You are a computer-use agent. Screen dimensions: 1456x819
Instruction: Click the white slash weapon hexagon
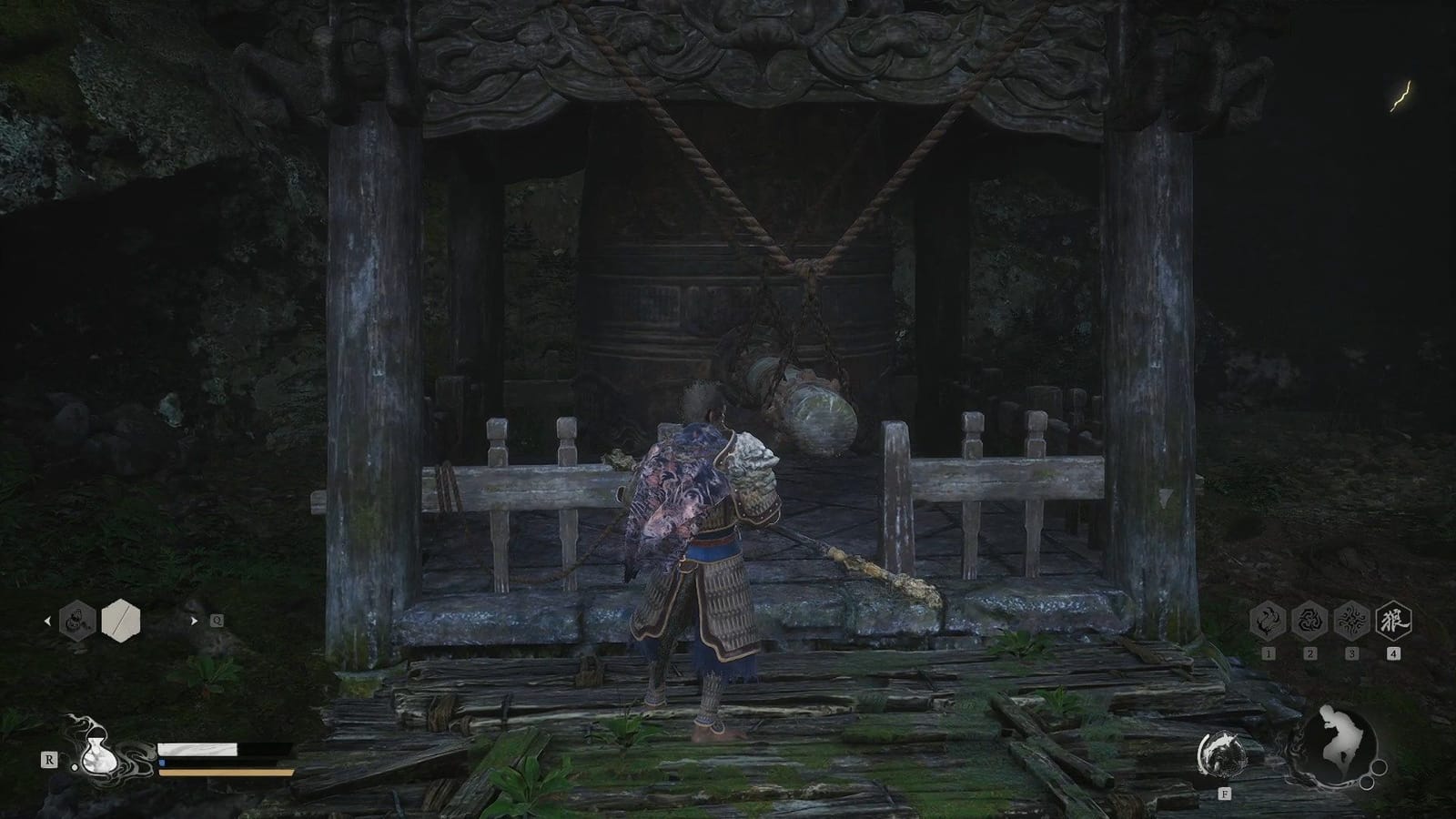(119, 619)
